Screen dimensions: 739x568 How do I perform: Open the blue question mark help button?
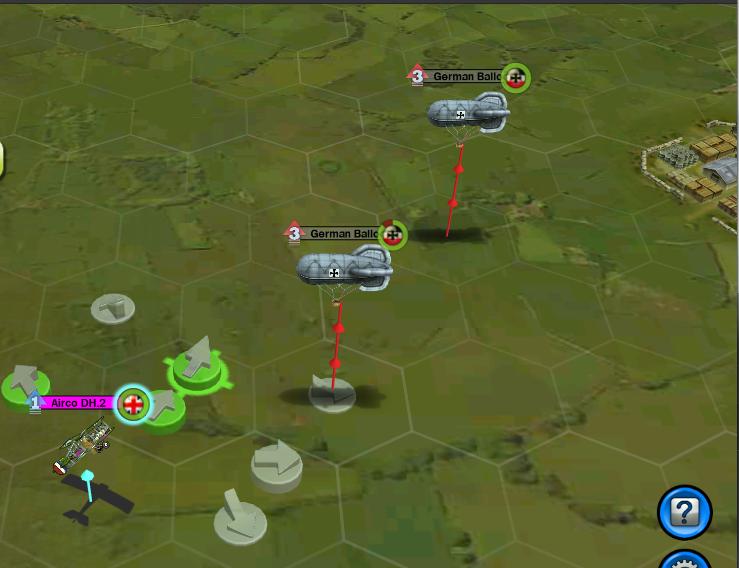coord(684,513)
